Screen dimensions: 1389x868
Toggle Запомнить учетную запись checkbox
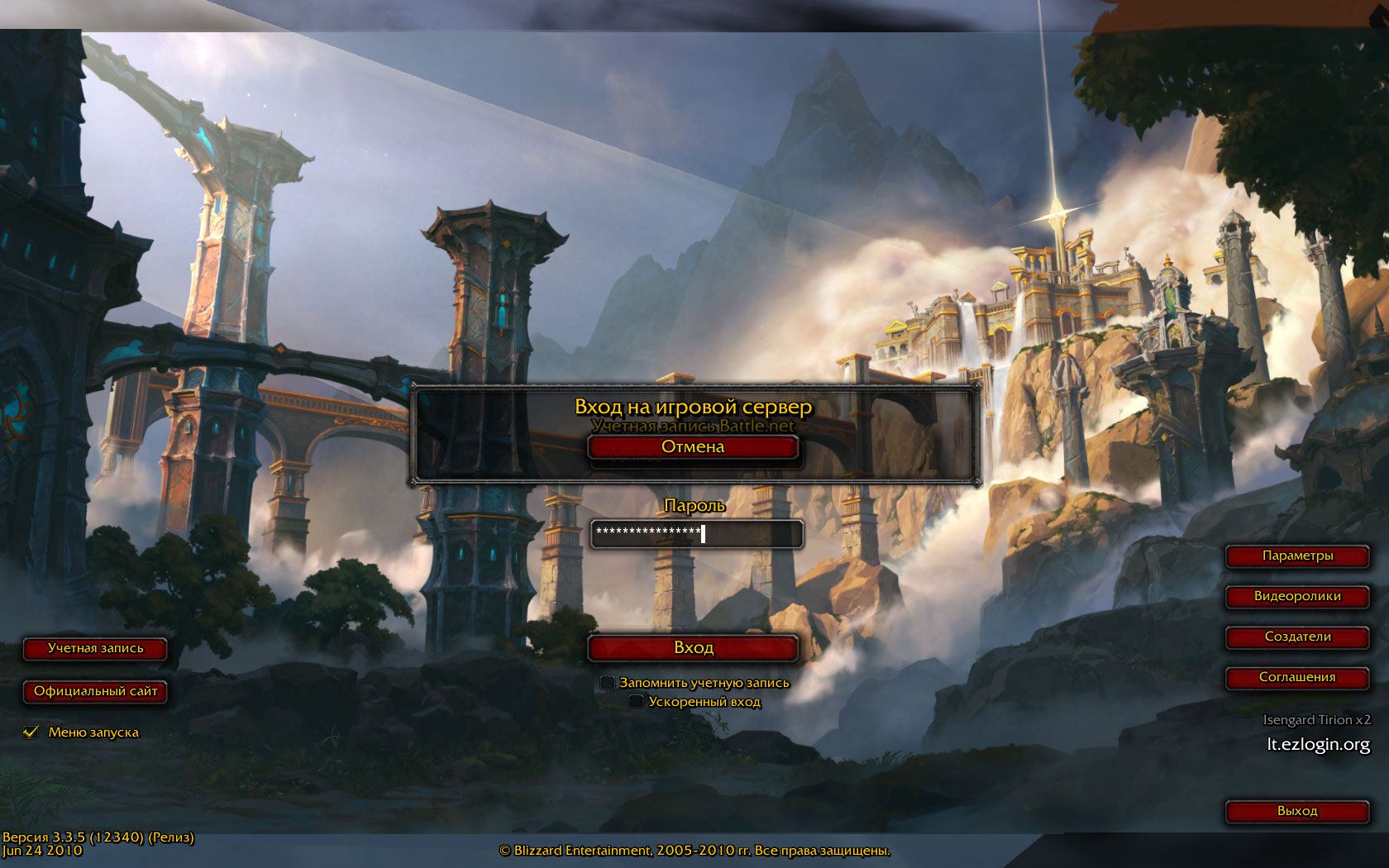click(608, 683)
